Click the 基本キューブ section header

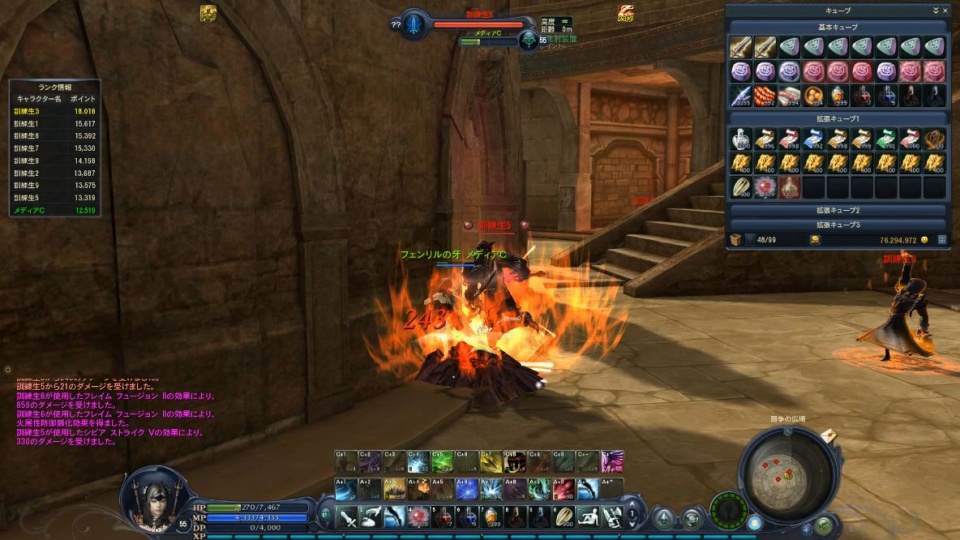(x=838, y=26)
